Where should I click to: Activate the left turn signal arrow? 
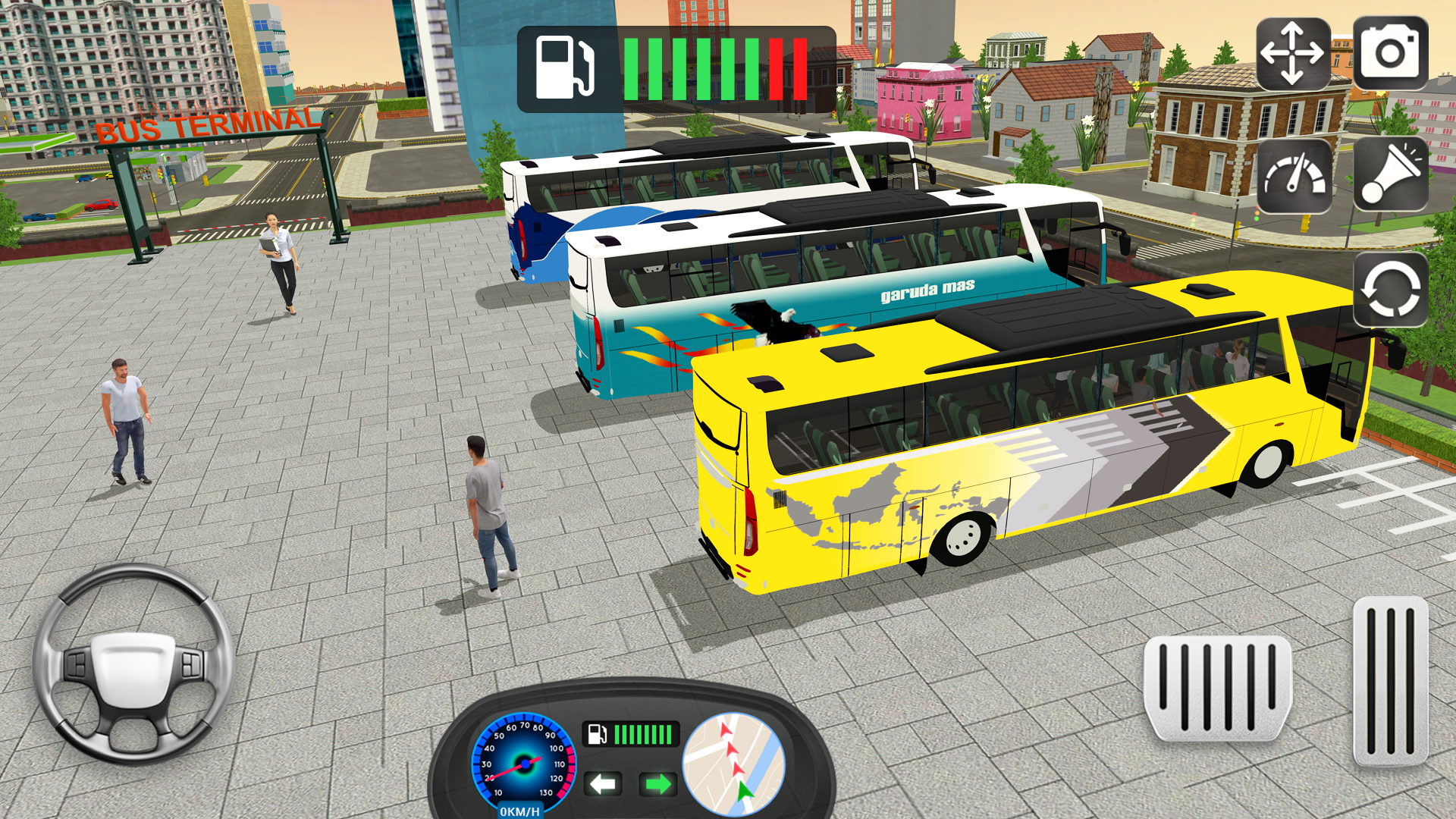[x=604, y=784]
